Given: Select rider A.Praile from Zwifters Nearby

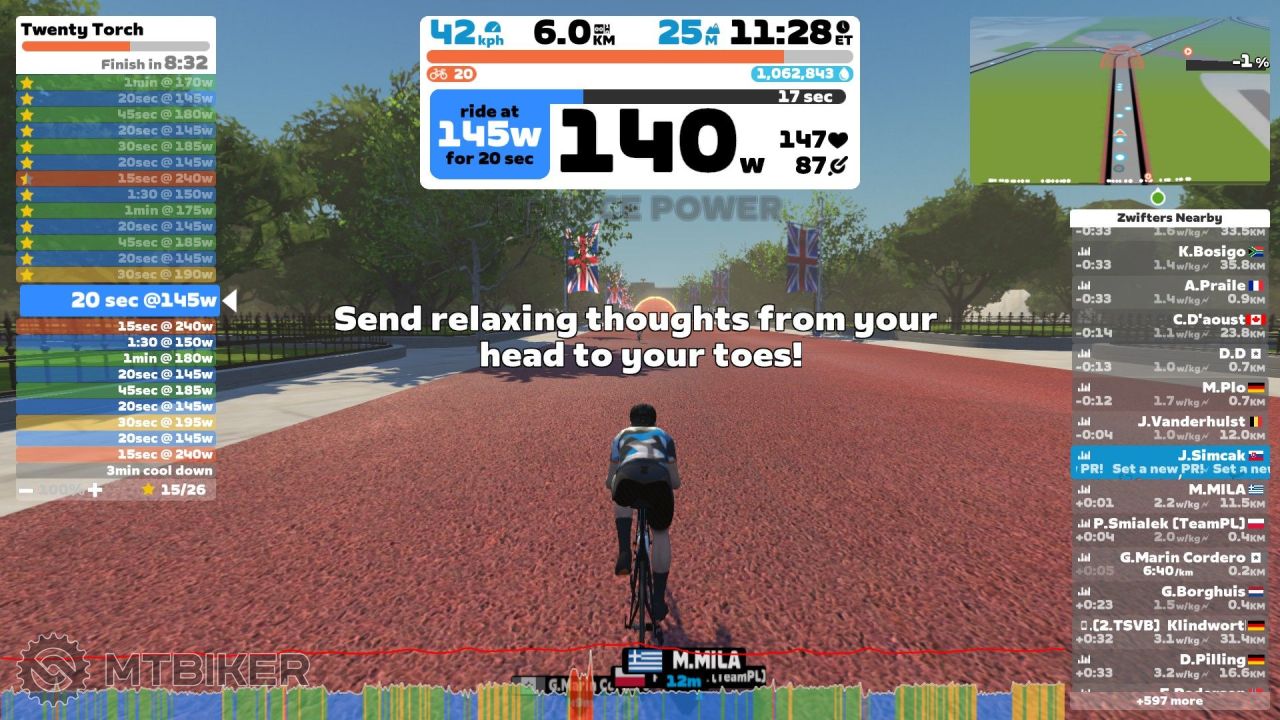Looking at the screenshot, I should pyautogui.click(x=1169, y=292).
